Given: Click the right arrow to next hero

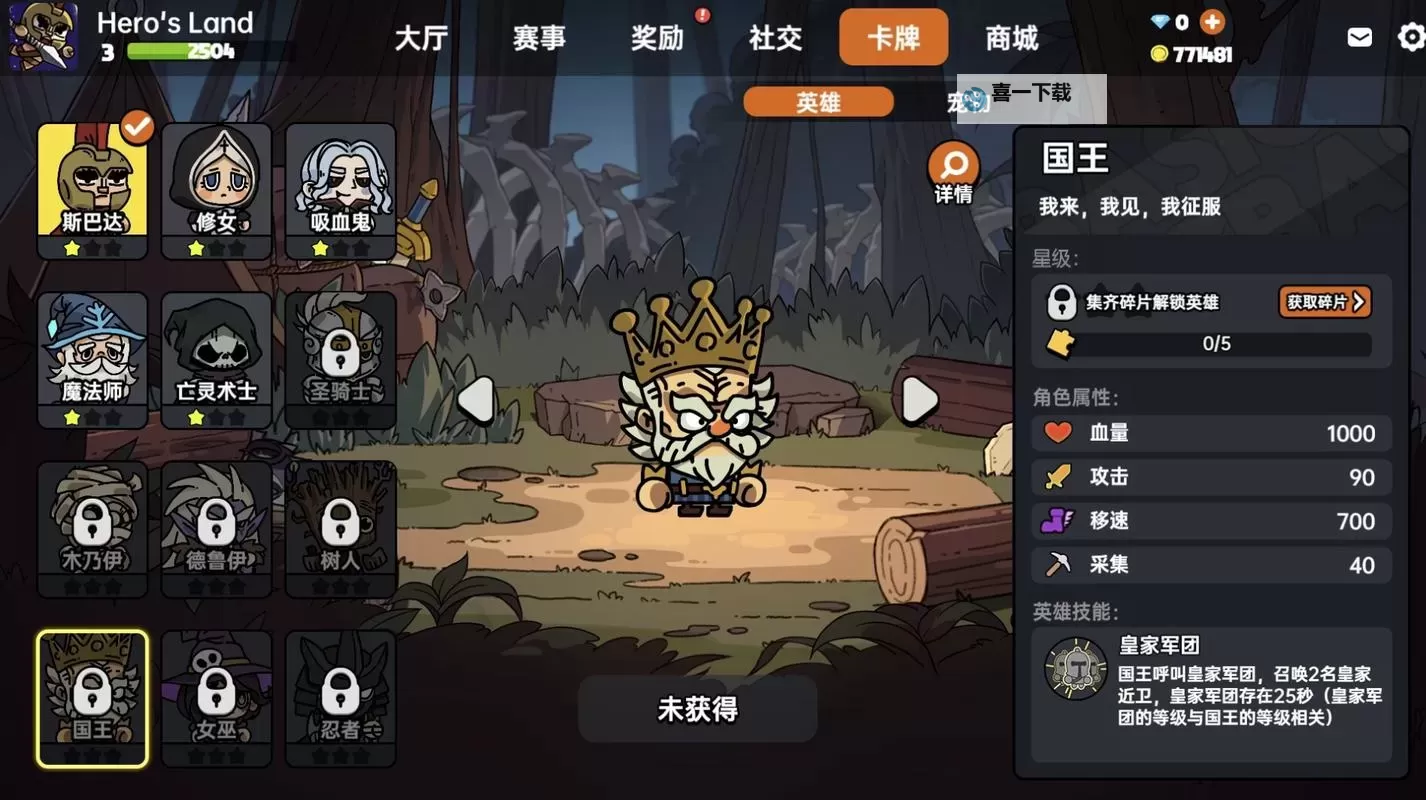Looking at the screenshot, I should (919, 398).
